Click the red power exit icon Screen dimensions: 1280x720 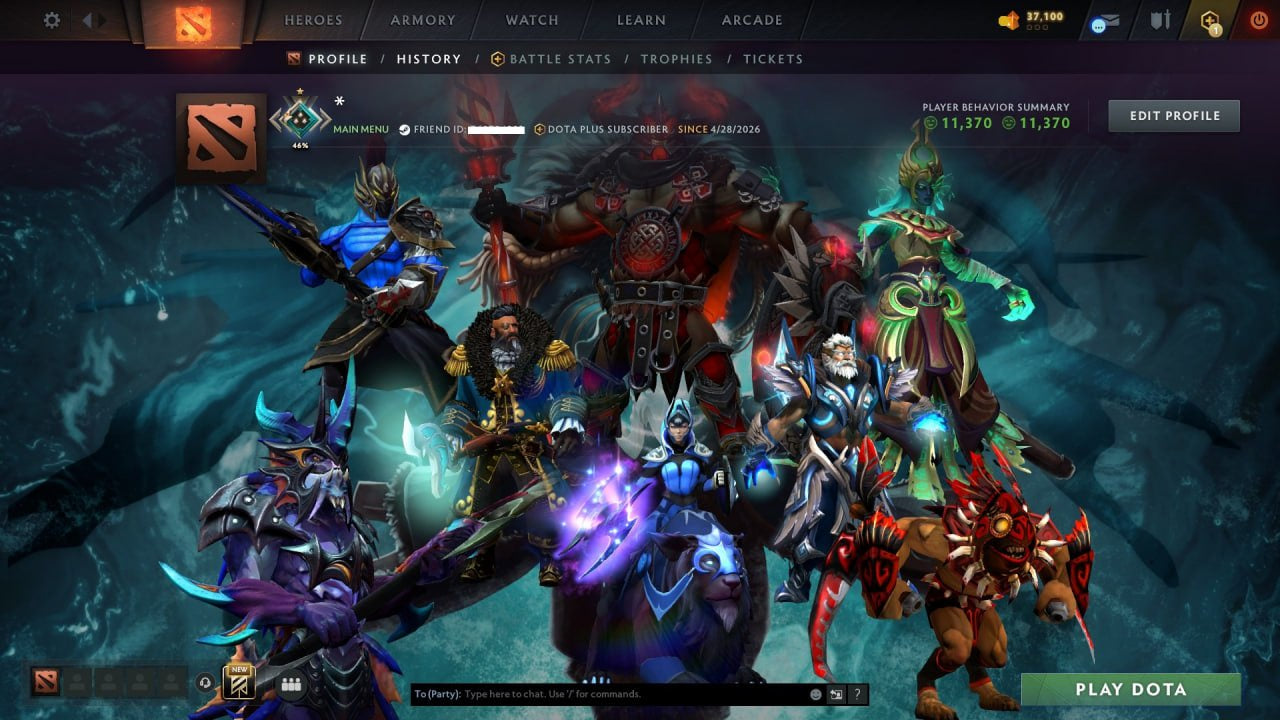pyautogui.click(x=1259, y=19)
